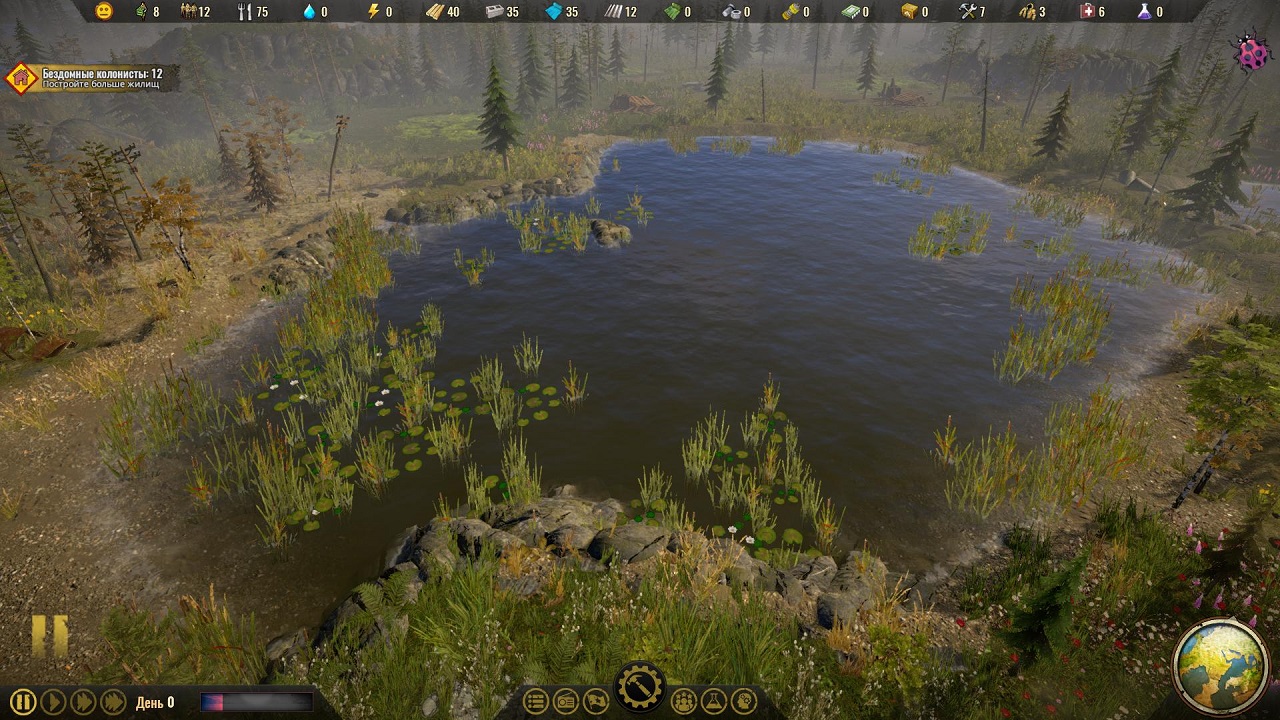
Task: Open the colonists group with stars icon
Action: [x=684, y=701]
